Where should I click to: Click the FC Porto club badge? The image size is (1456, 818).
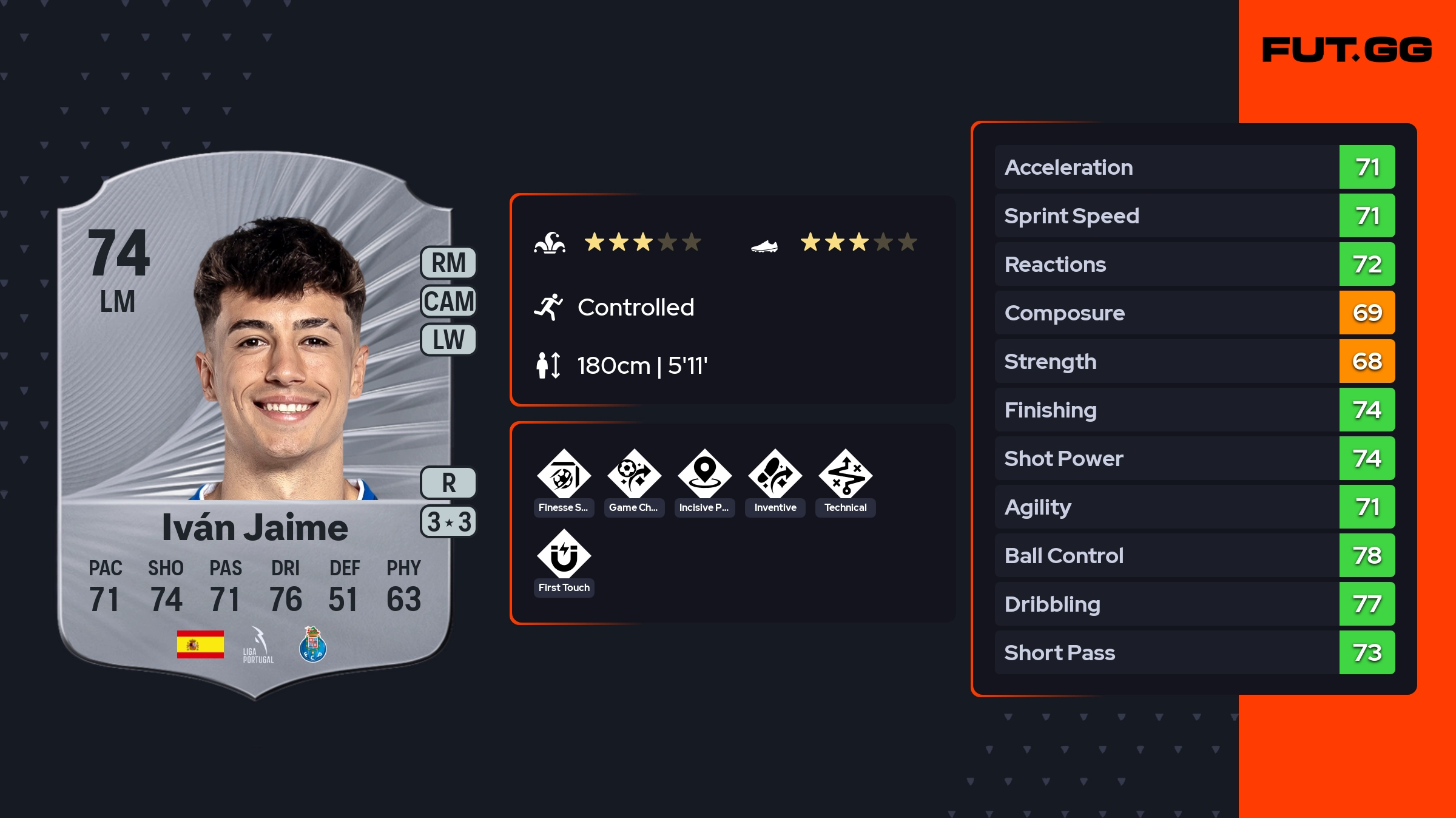(313, 644)
